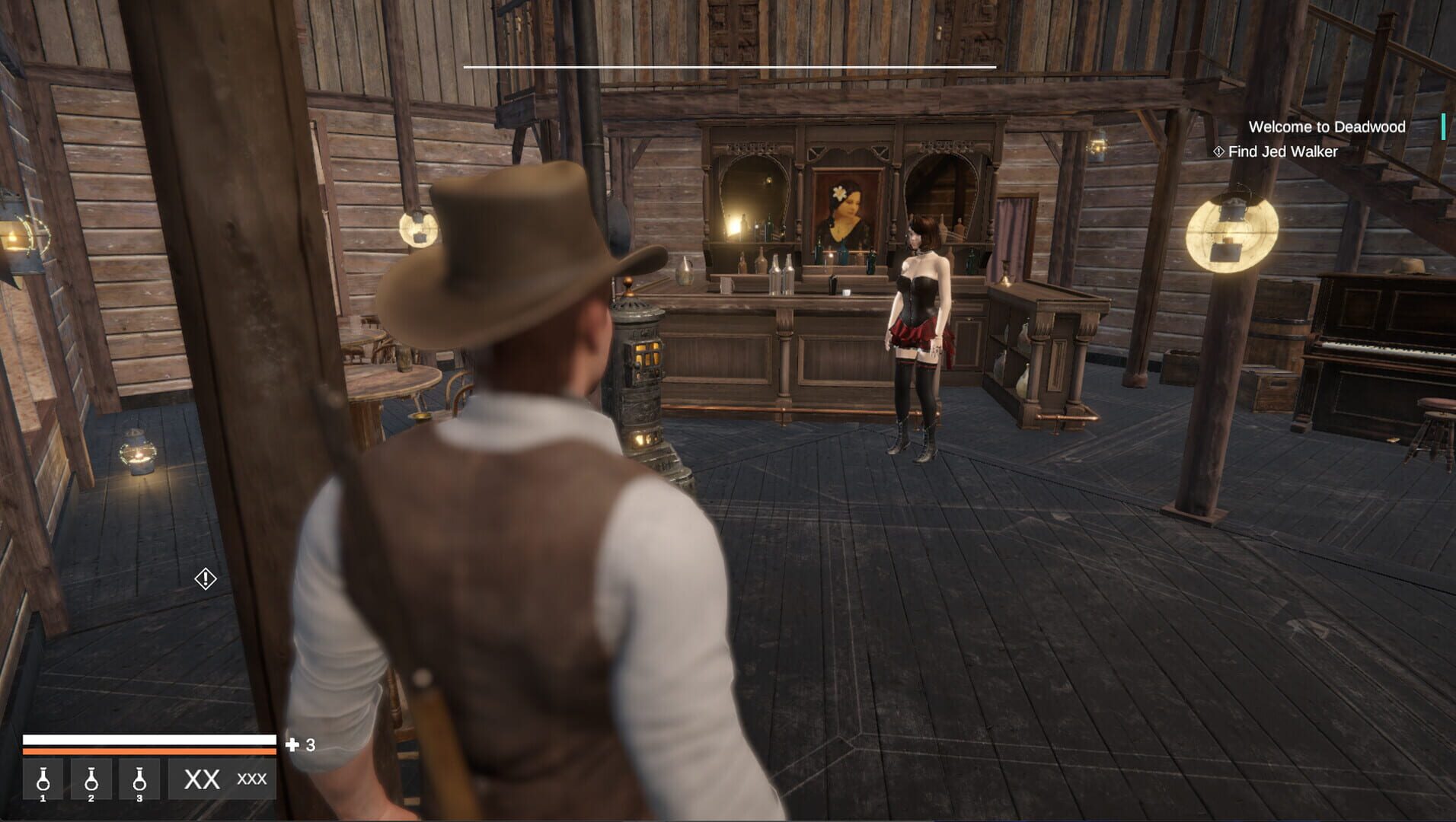Click the Find Jed Walker objective text

tap(1281, 151)
